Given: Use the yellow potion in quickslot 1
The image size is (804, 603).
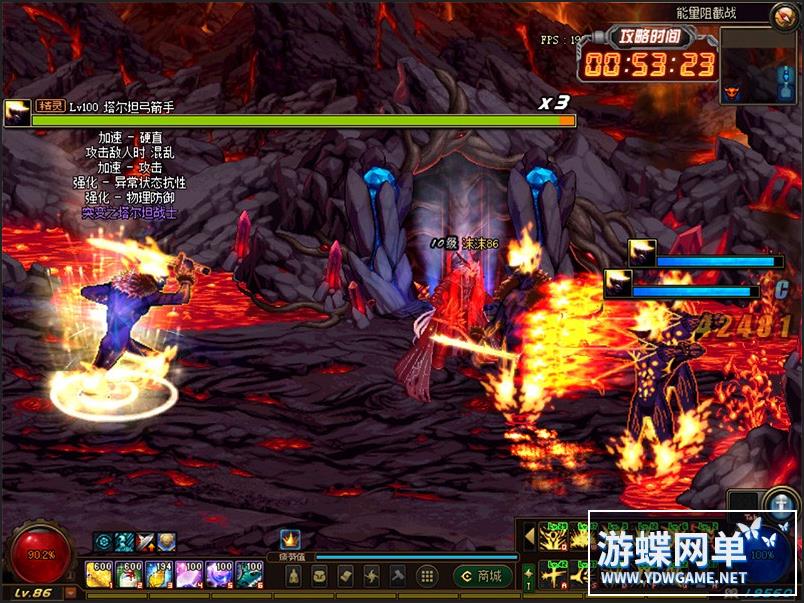Looking at the screenshot, I should click(x=99, y=573).
